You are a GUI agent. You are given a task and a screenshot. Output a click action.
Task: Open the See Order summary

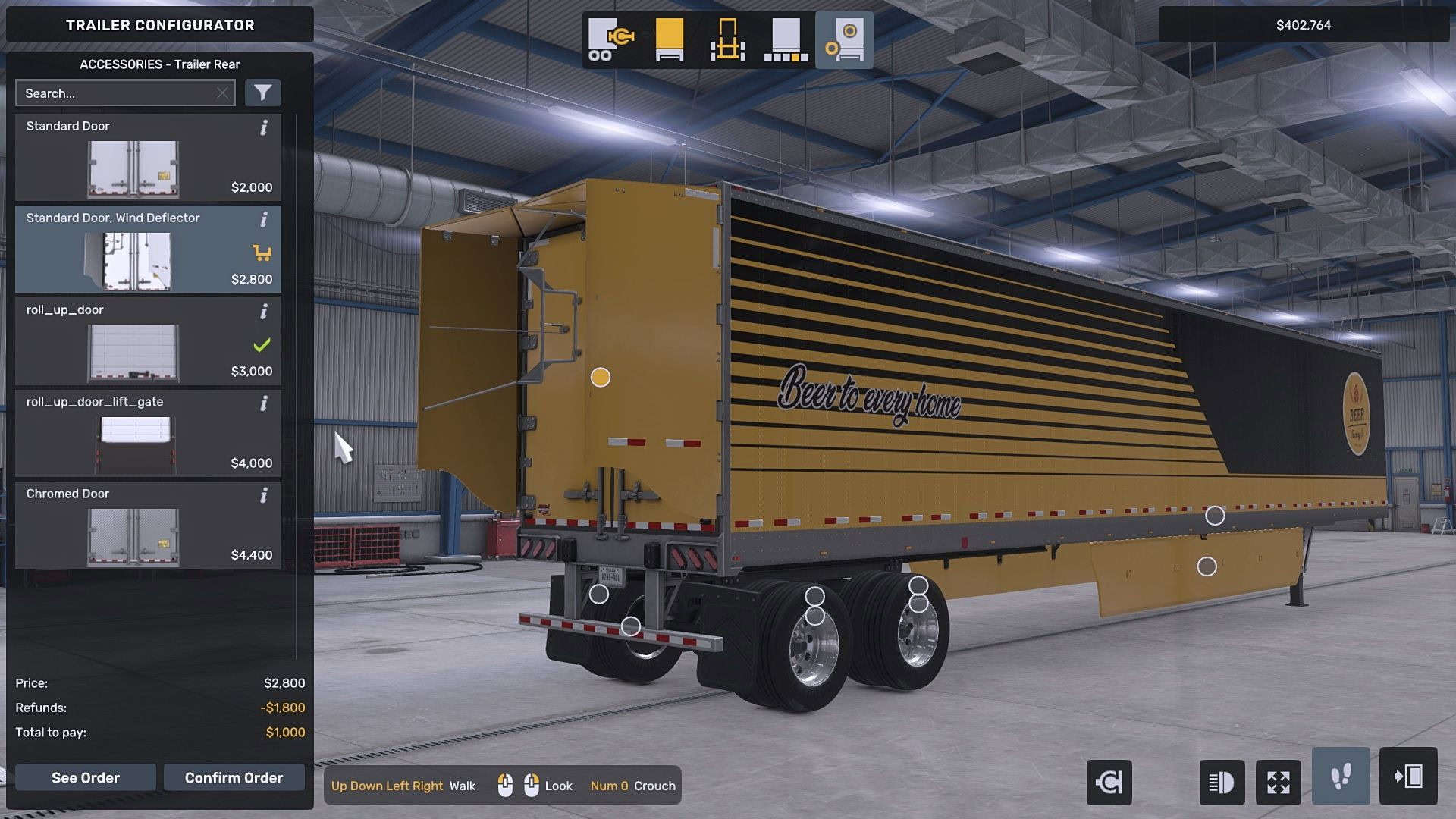pos(85,777)
